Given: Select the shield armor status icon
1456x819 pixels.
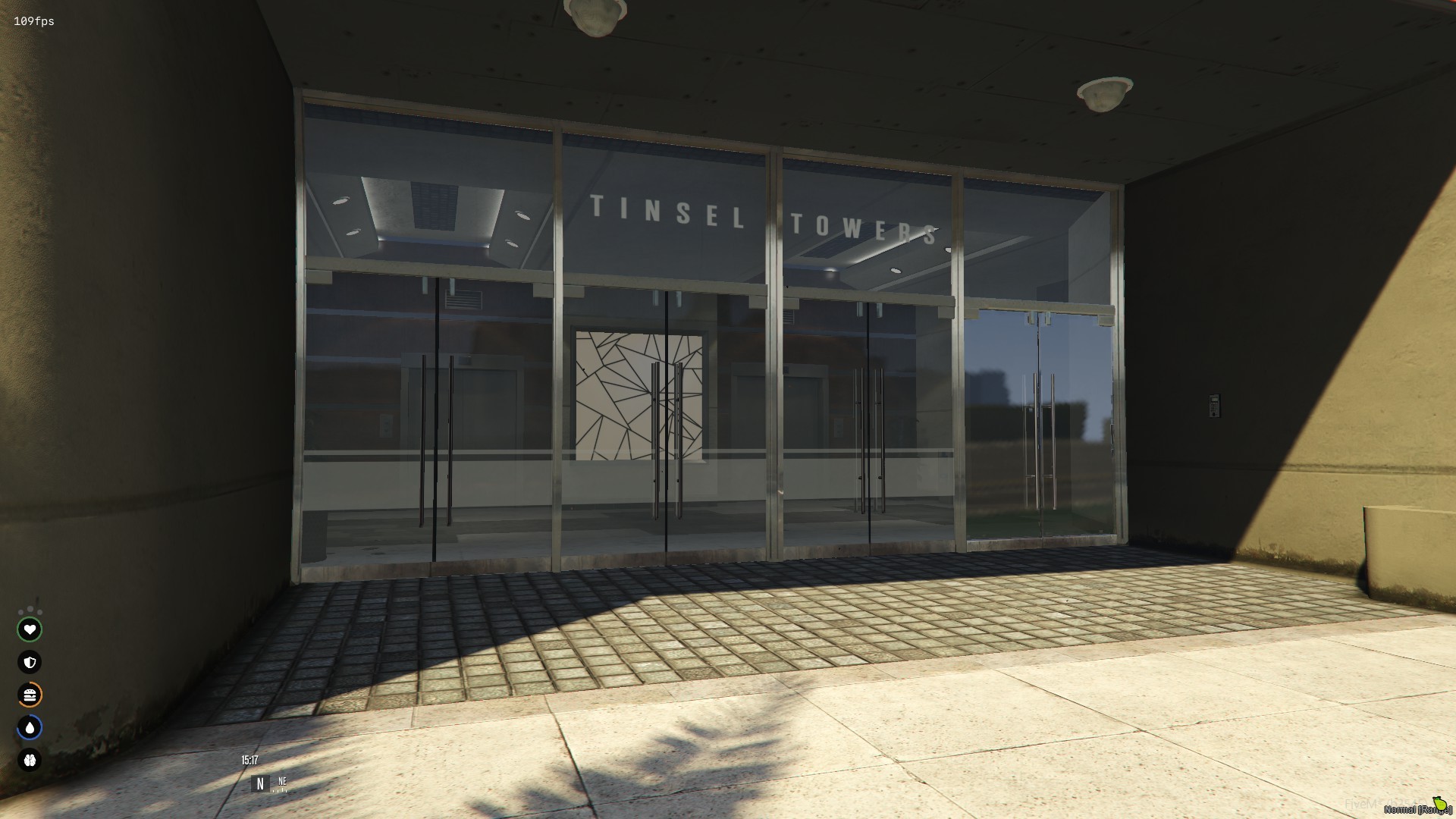Looking at the screenshot, I should [x=30, y=662].
